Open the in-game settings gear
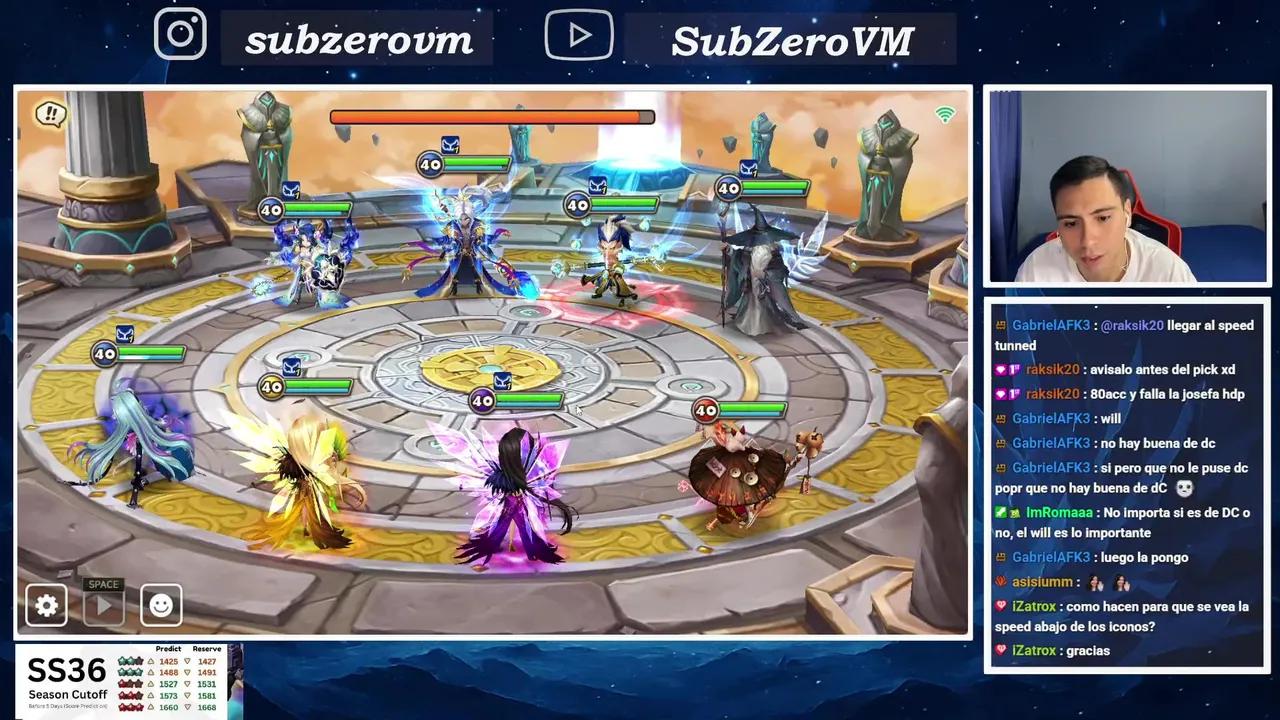 click(x=46, y=605)
